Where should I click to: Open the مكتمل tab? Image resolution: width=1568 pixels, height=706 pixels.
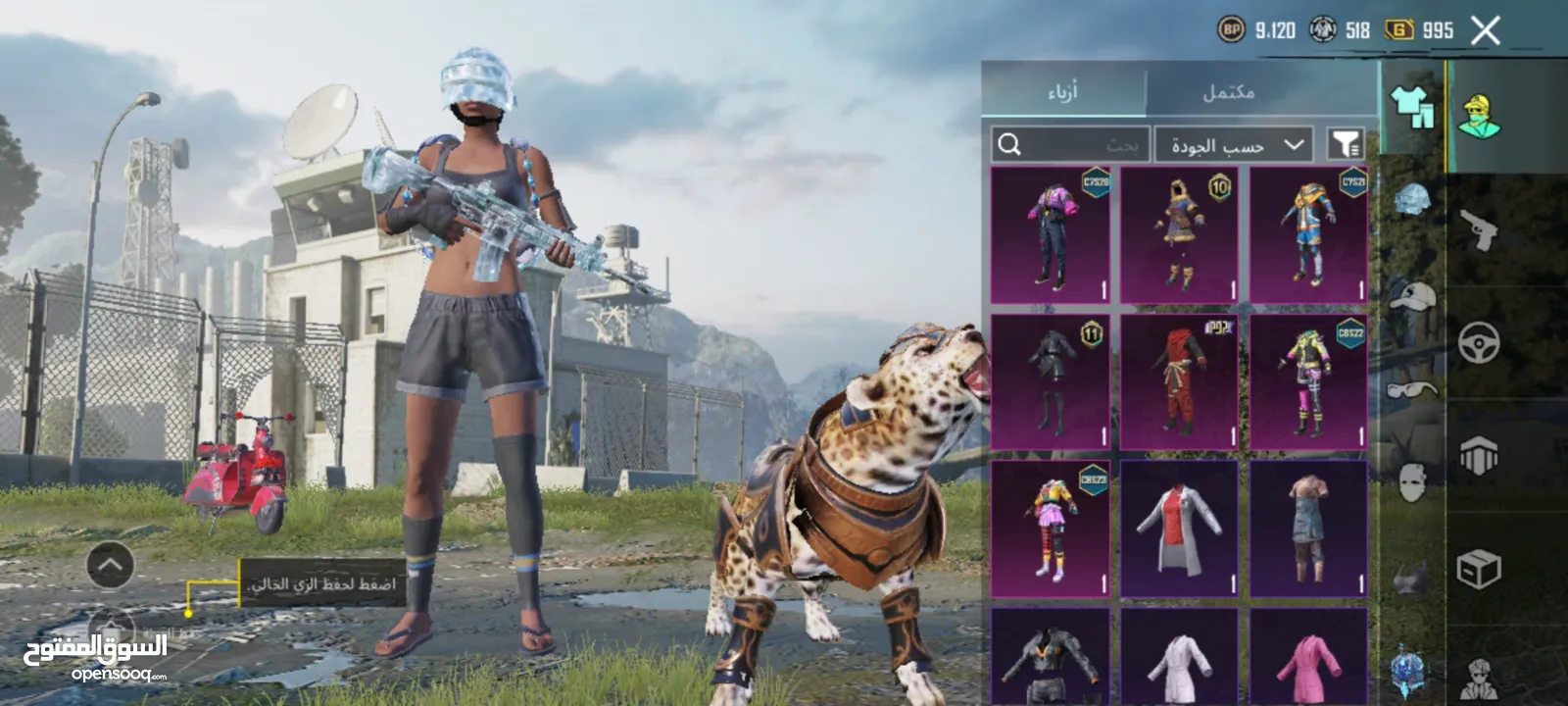pyautogui.click(x=1228, y=92)
